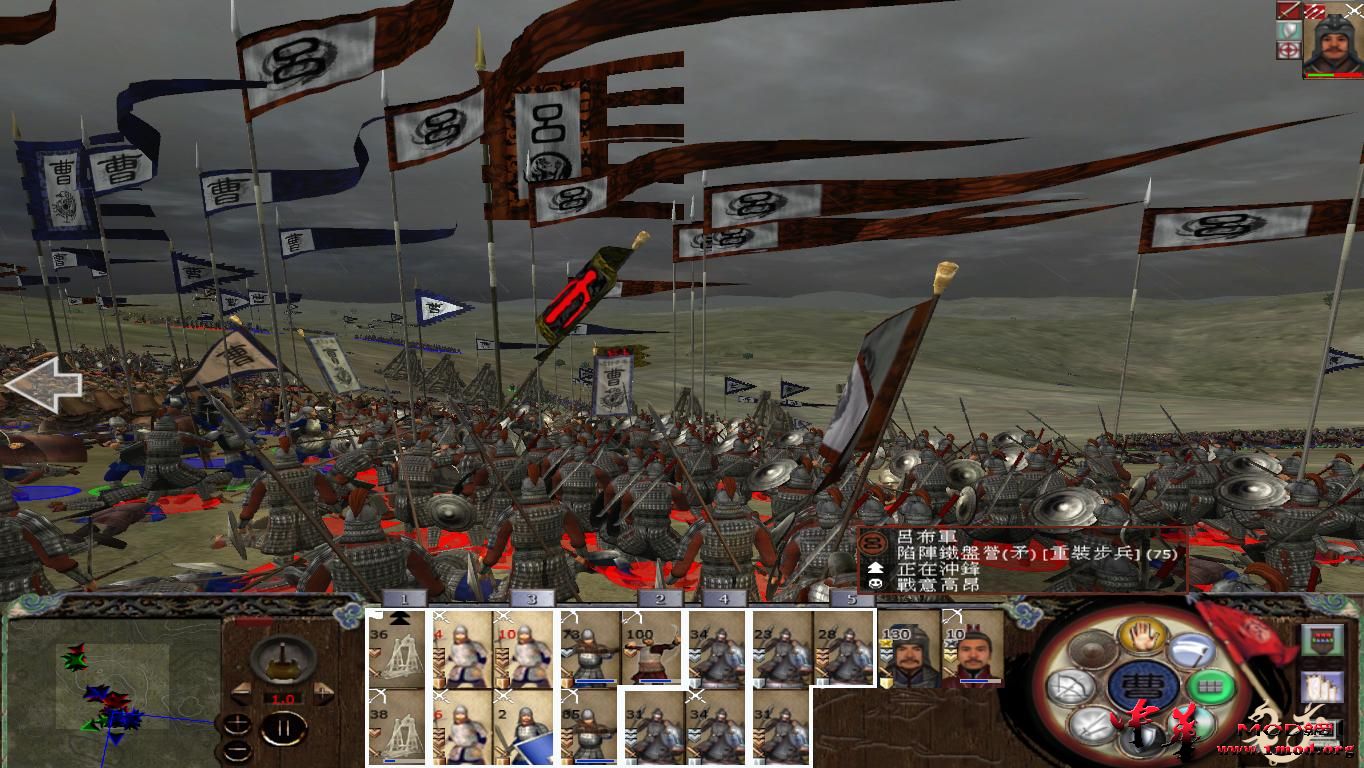
Task: Click the bow fire-at-will icon
Action: pos(1072,685)
